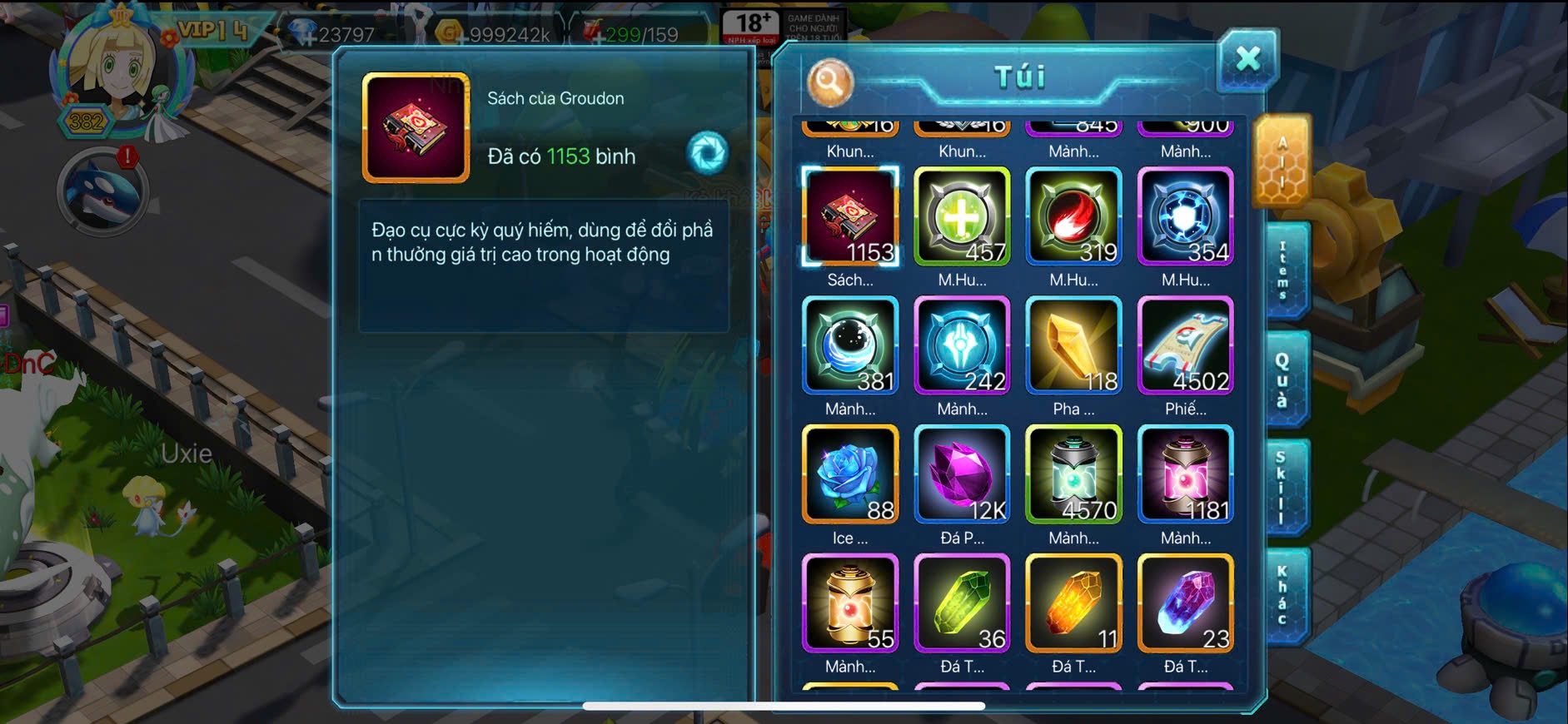
Task: Select the orange crystal Đá T slot
Action: tap(1073, 603)
